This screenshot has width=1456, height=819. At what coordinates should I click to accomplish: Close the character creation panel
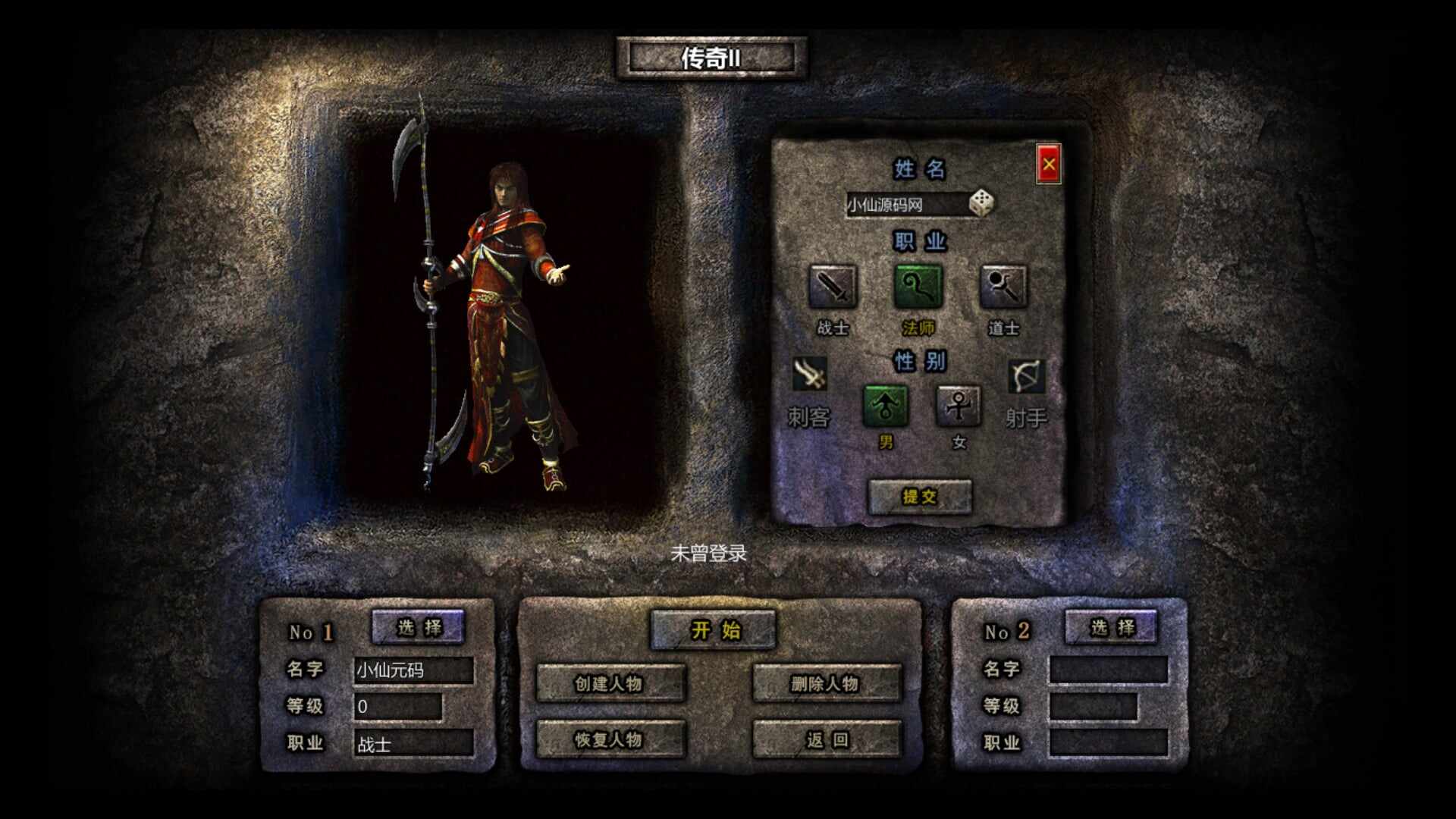tap(1048, 164)
